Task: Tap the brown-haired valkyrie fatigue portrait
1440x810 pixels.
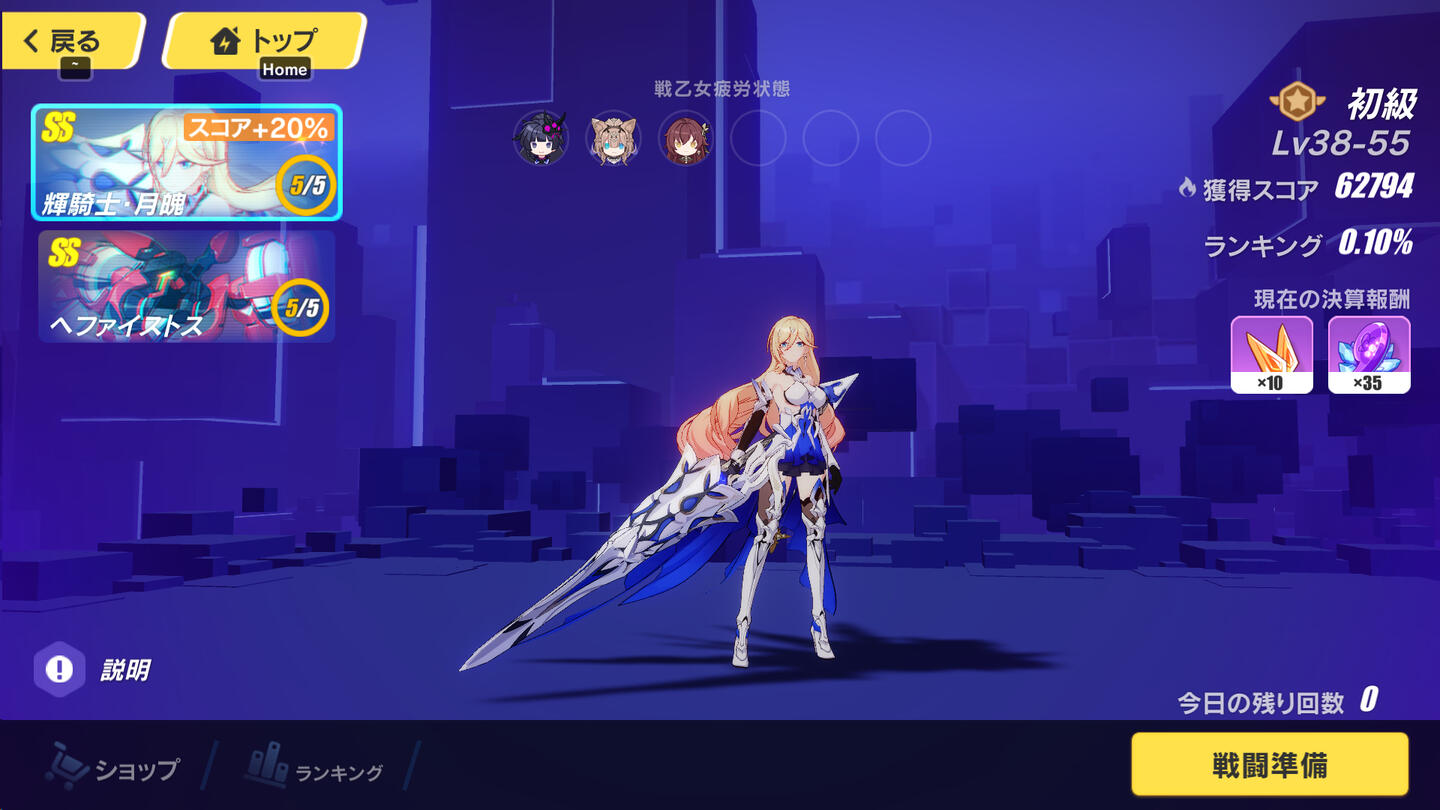Action: (x=686, y=138)
